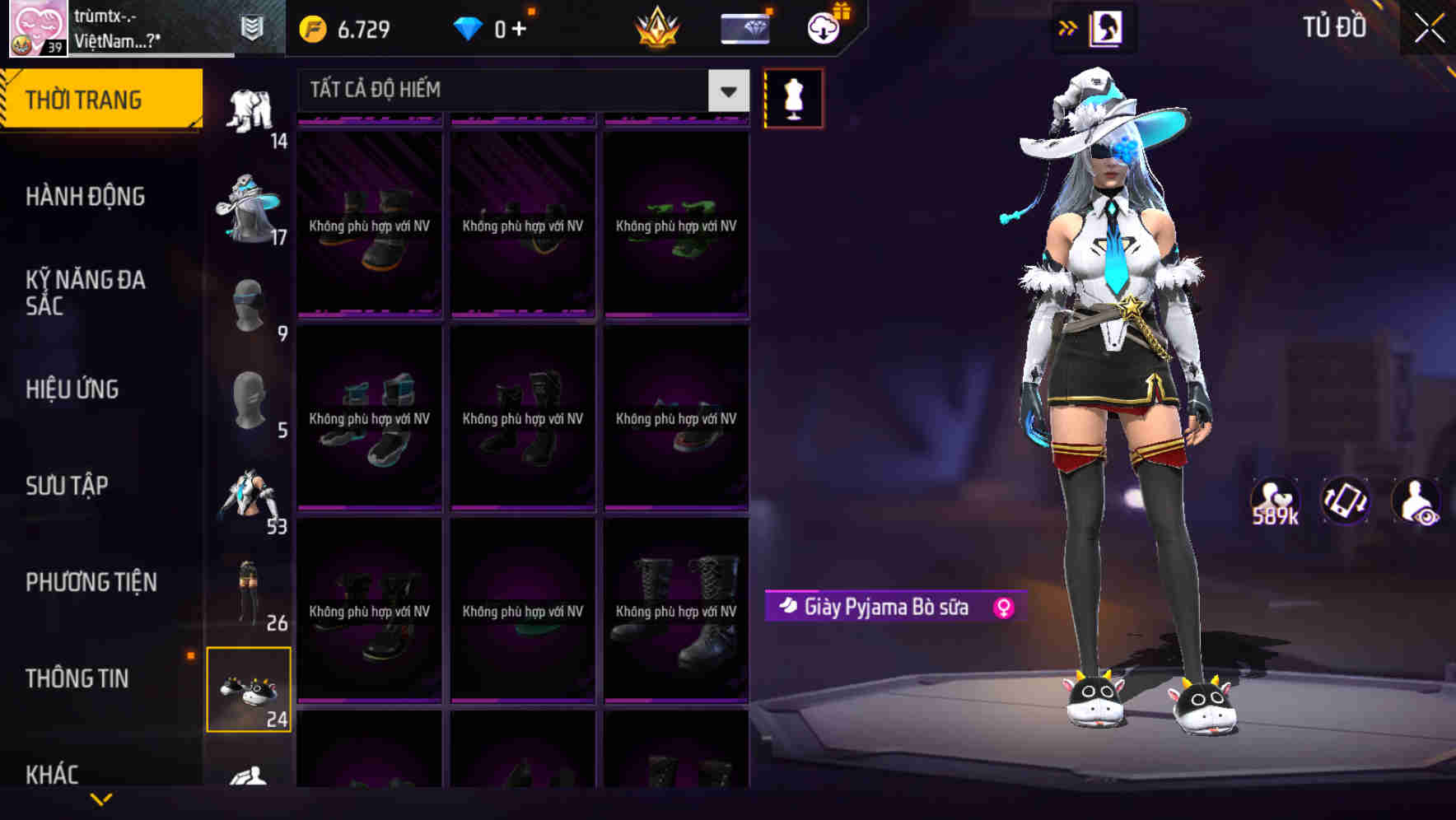Open the diamond top-up icon
The image size is (1456, 820).
468,27
